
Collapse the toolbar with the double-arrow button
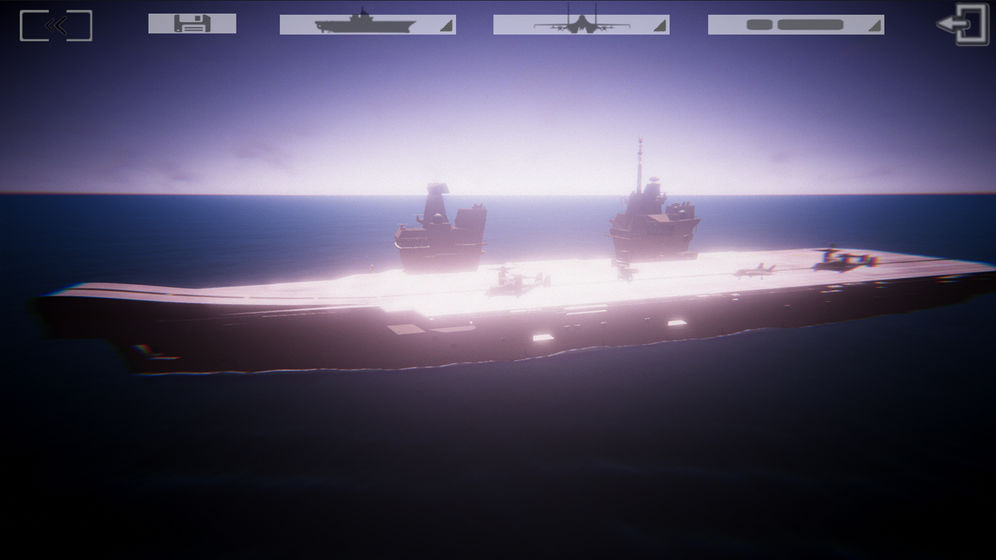56,26
